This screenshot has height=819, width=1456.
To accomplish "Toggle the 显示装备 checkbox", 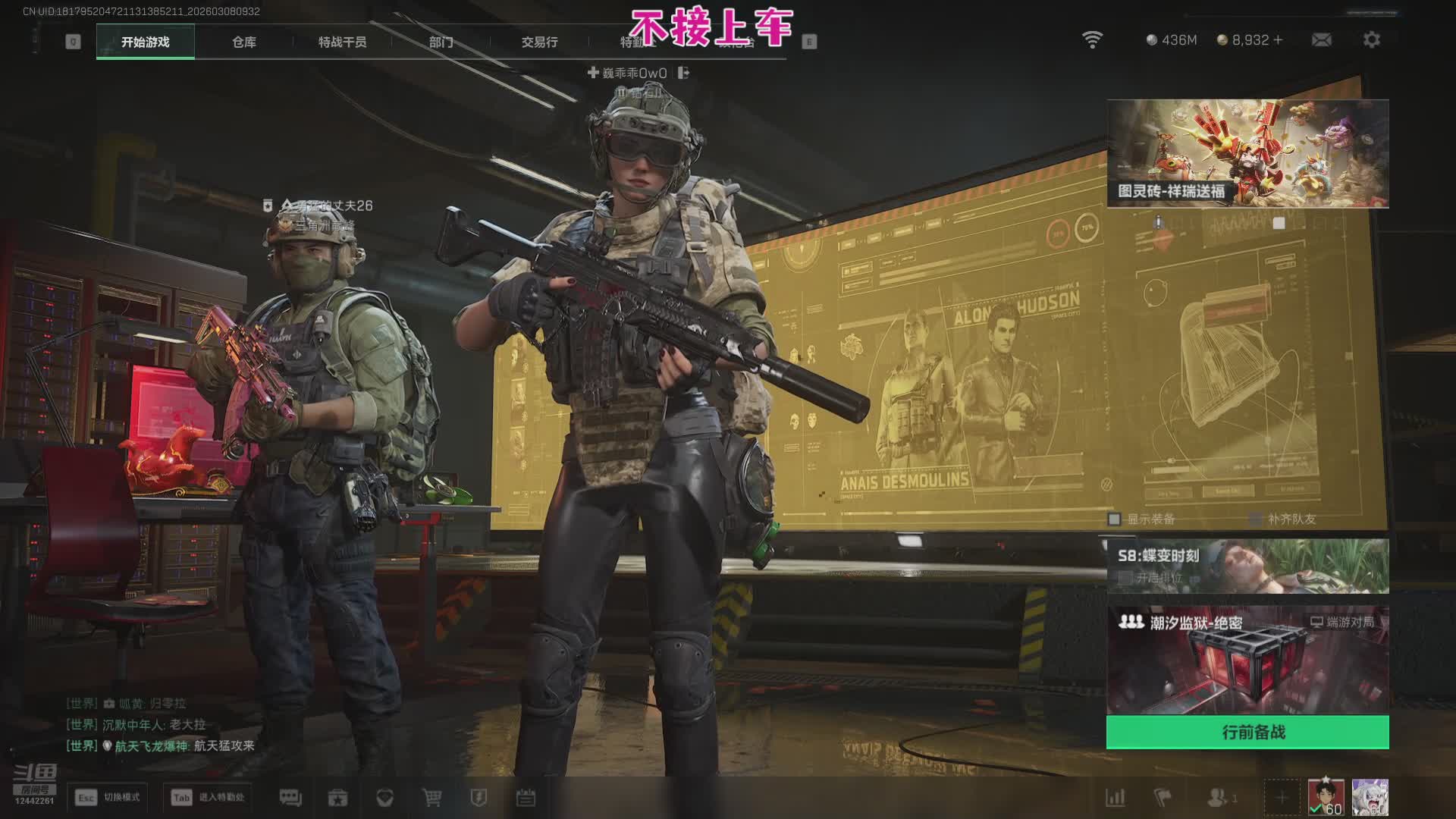I will [x=1114, y=519].
